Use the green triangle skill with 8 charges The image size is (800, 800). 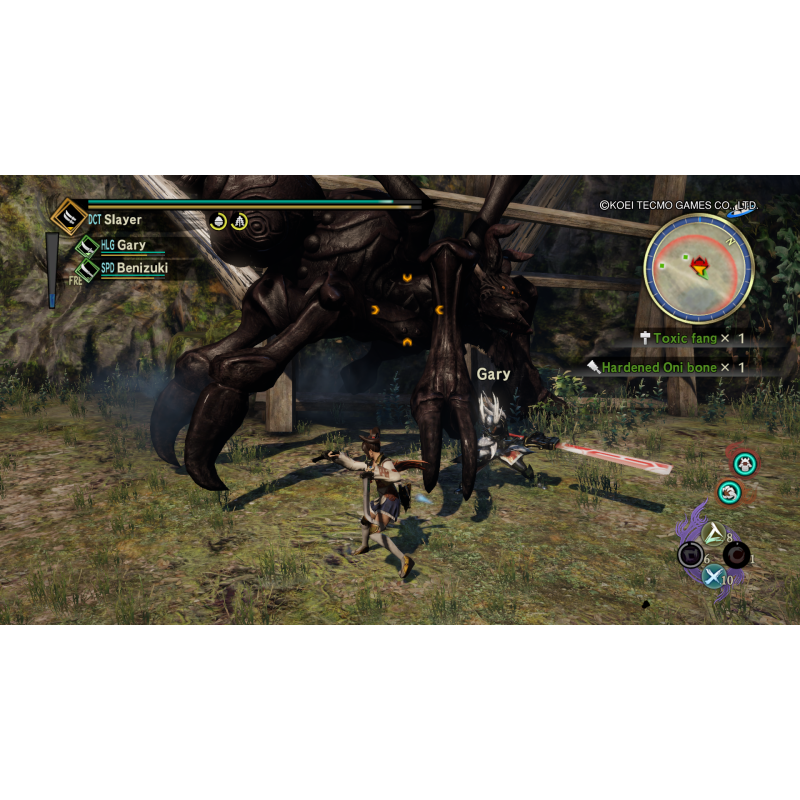713,533
